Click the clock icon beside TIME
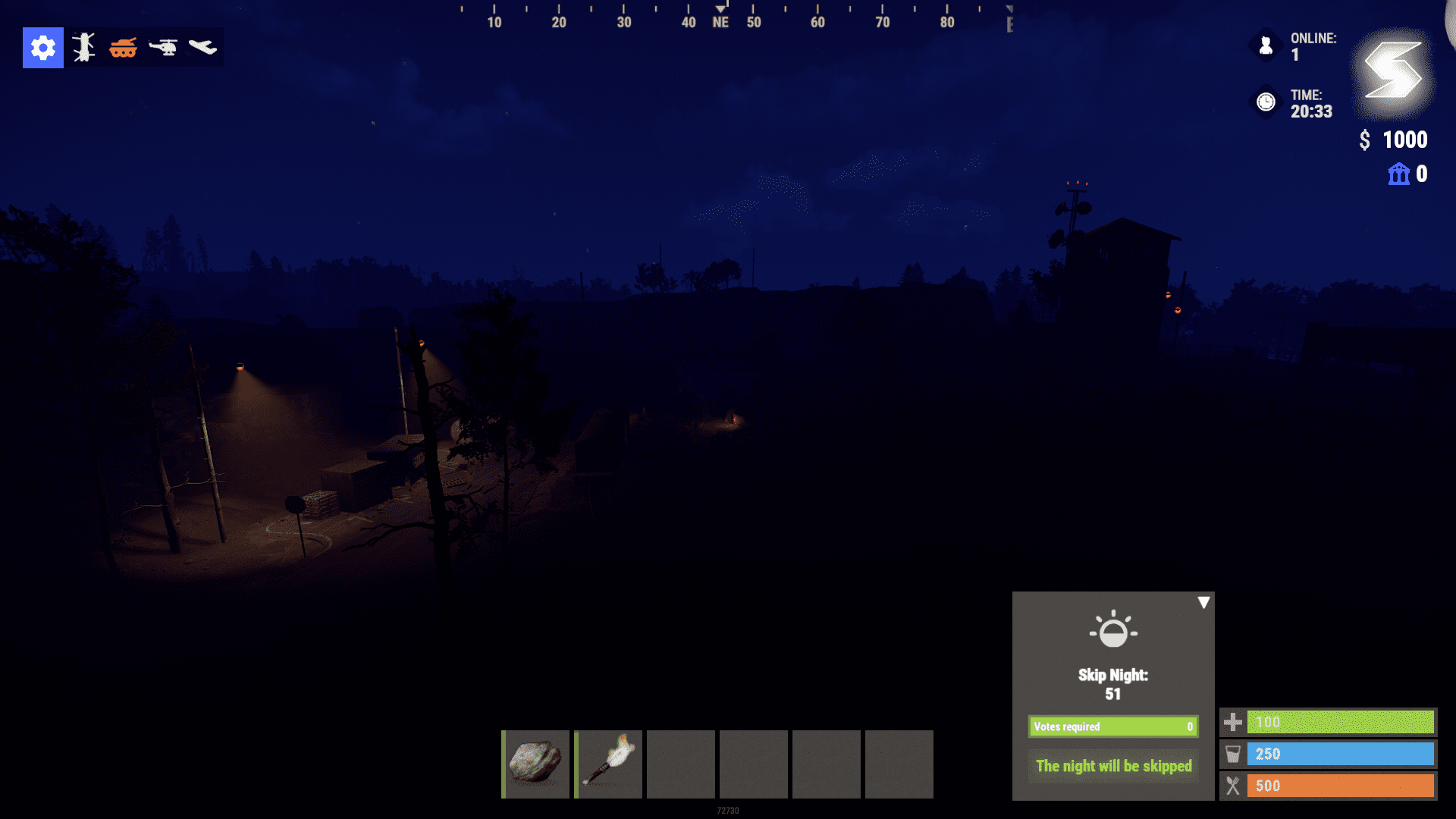The width and height of the screenshot is (1456, 819). (1264, 103)
